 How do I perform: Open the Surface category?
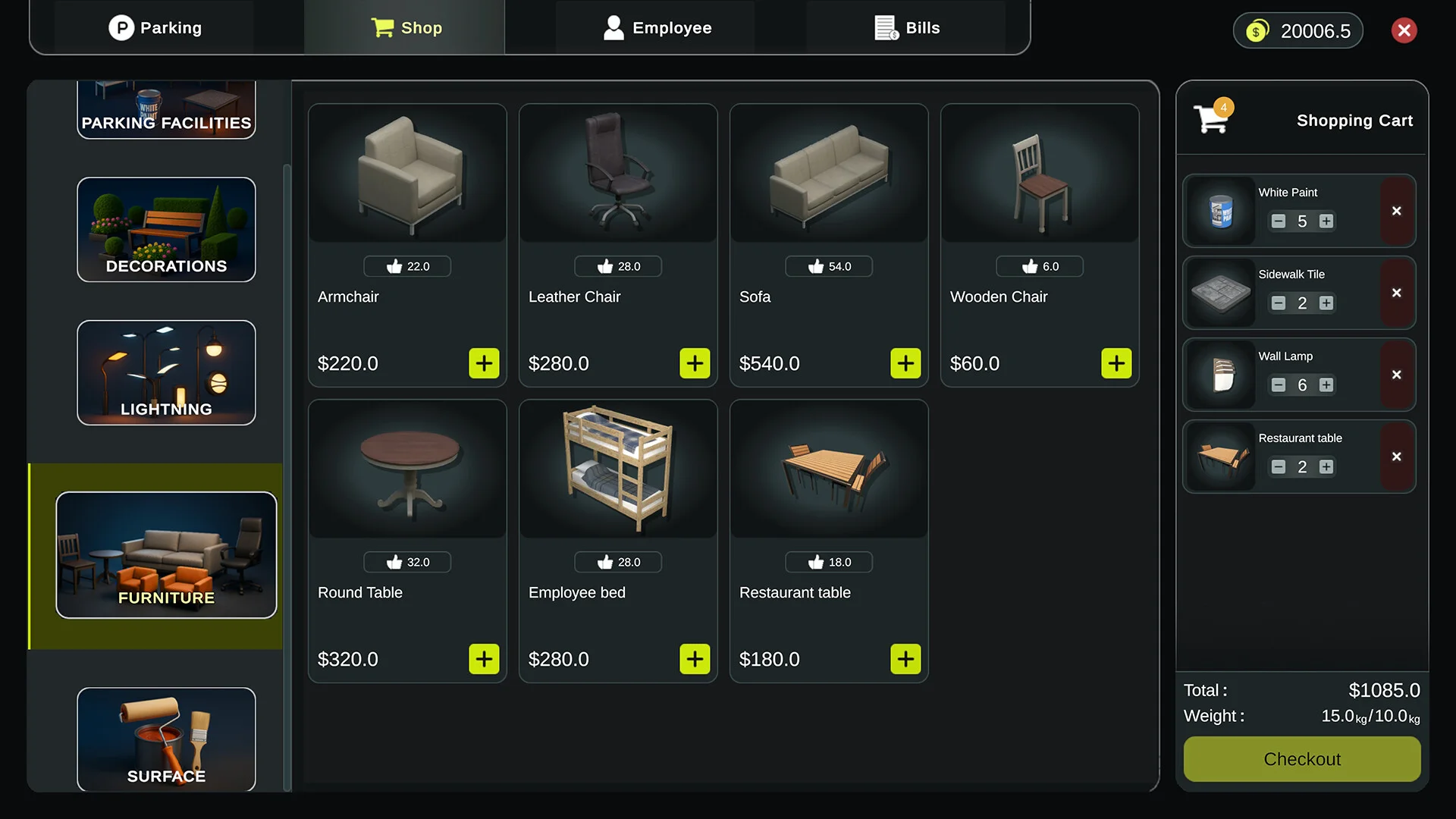[x=166, y=739]
